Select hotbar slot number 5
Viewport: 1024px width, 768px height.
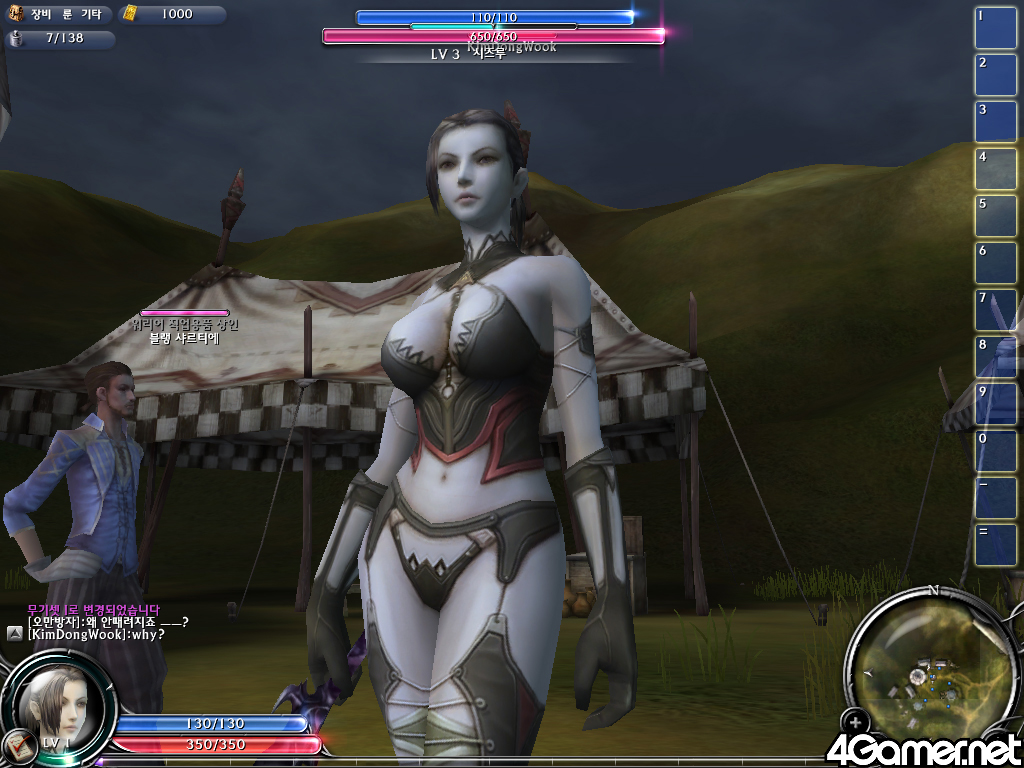995,216
